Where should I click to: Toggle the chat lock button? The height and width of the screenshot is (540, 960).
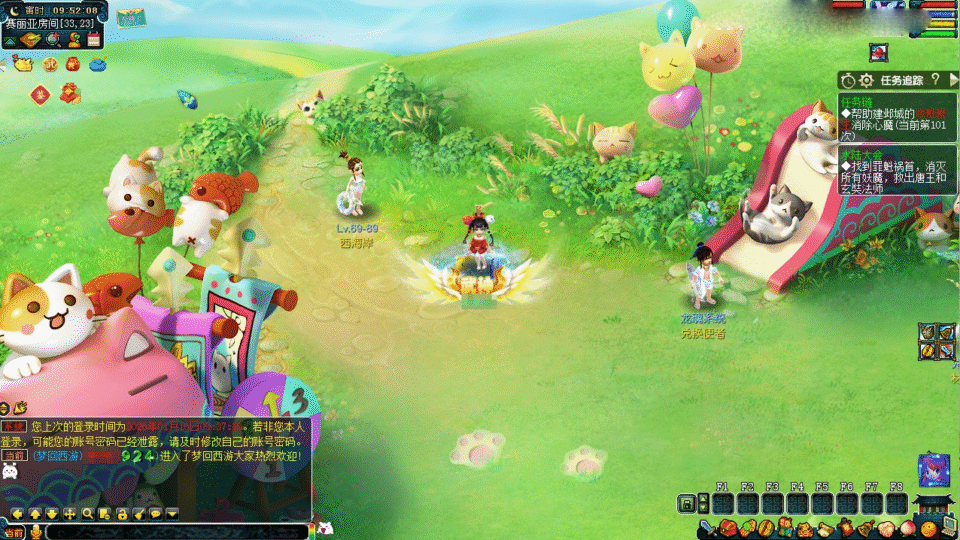121,514
